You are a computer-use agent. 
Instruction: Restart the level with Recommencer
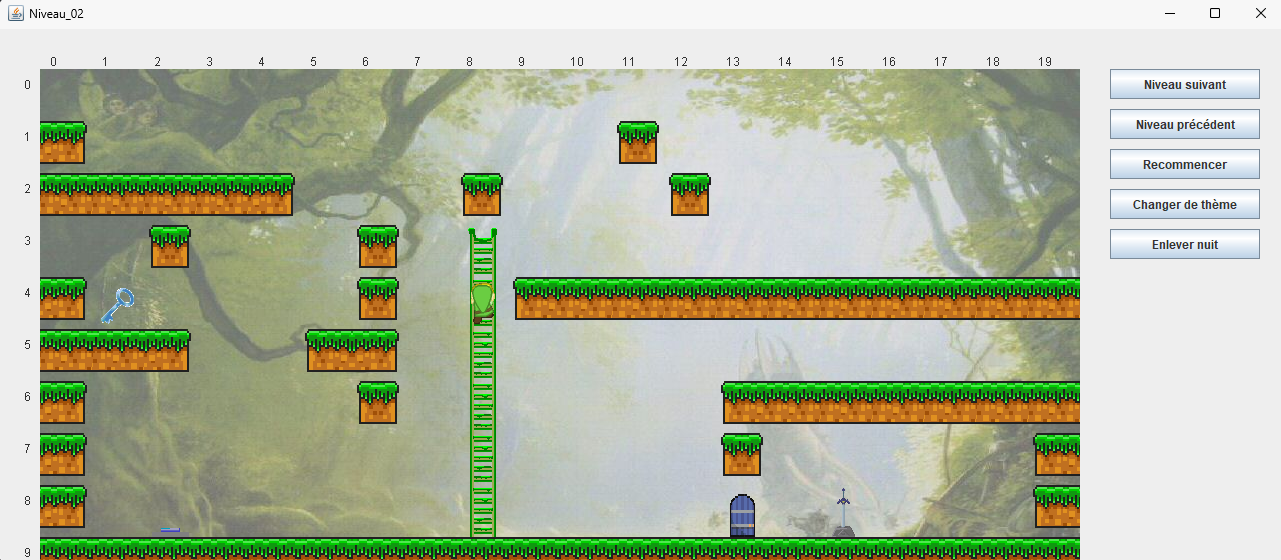1184,165
